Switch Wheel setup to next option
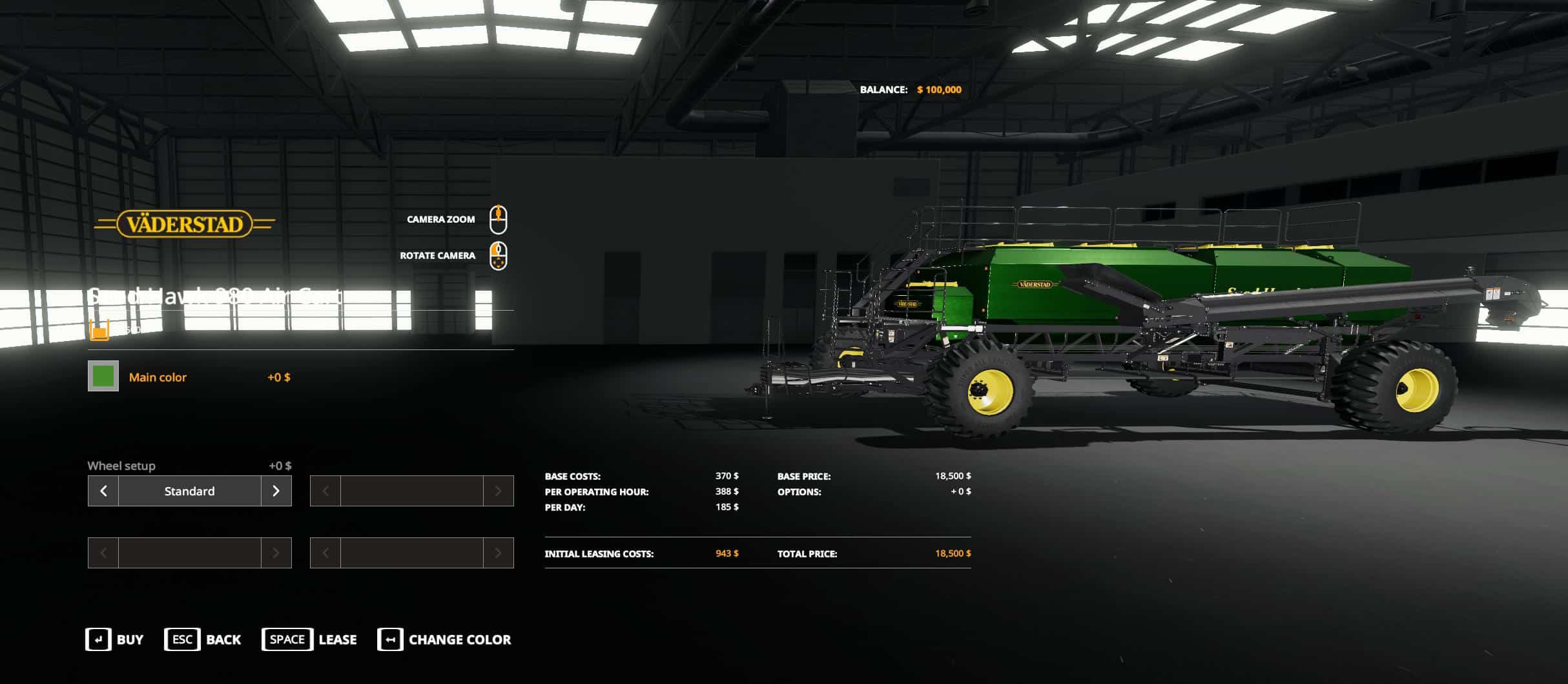Image resolution: width=1568 pixels, height=684 pixels. click(276, 491)
